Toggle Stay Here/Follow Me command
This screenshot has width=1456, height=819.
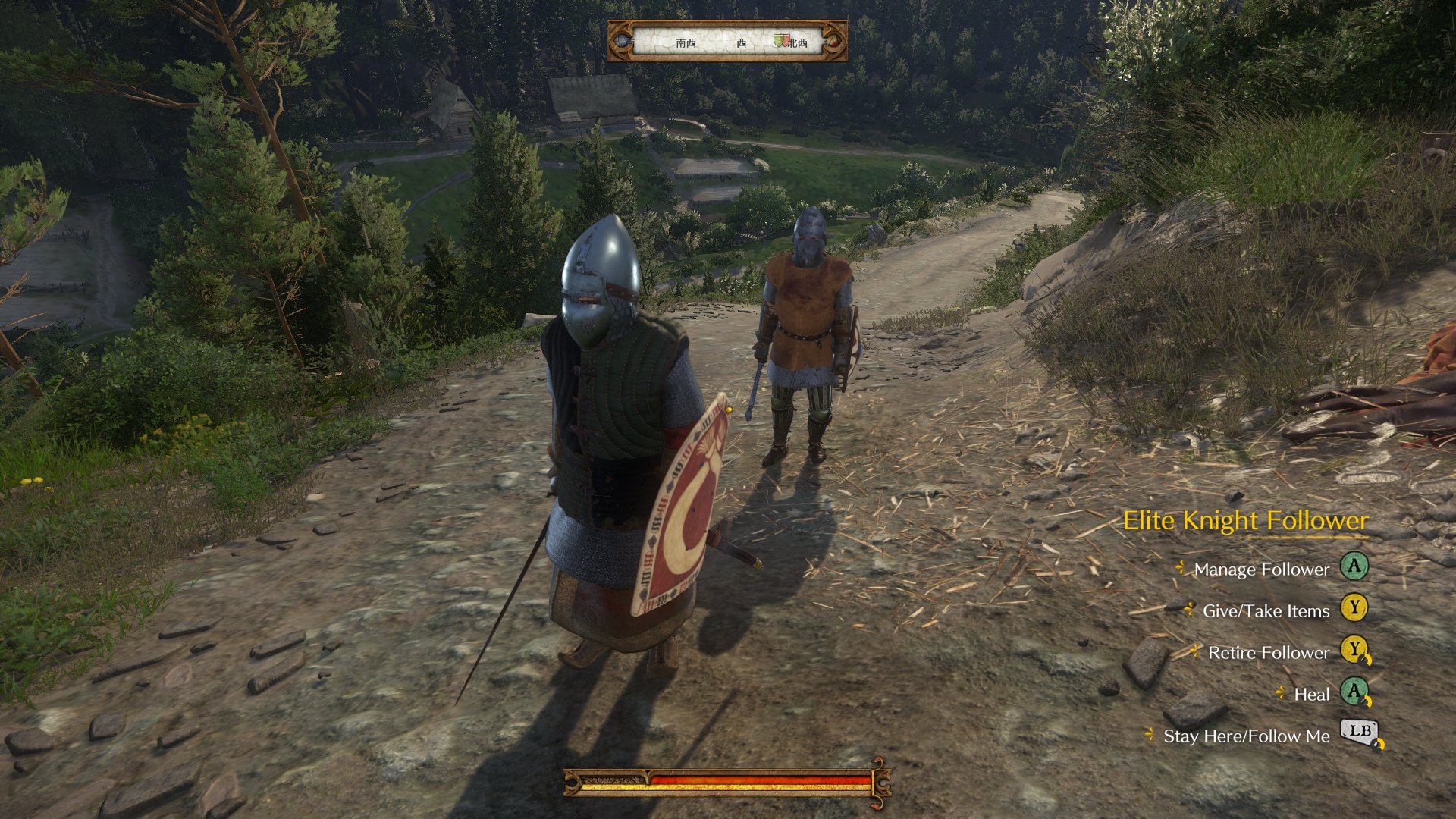[1246, 736]
